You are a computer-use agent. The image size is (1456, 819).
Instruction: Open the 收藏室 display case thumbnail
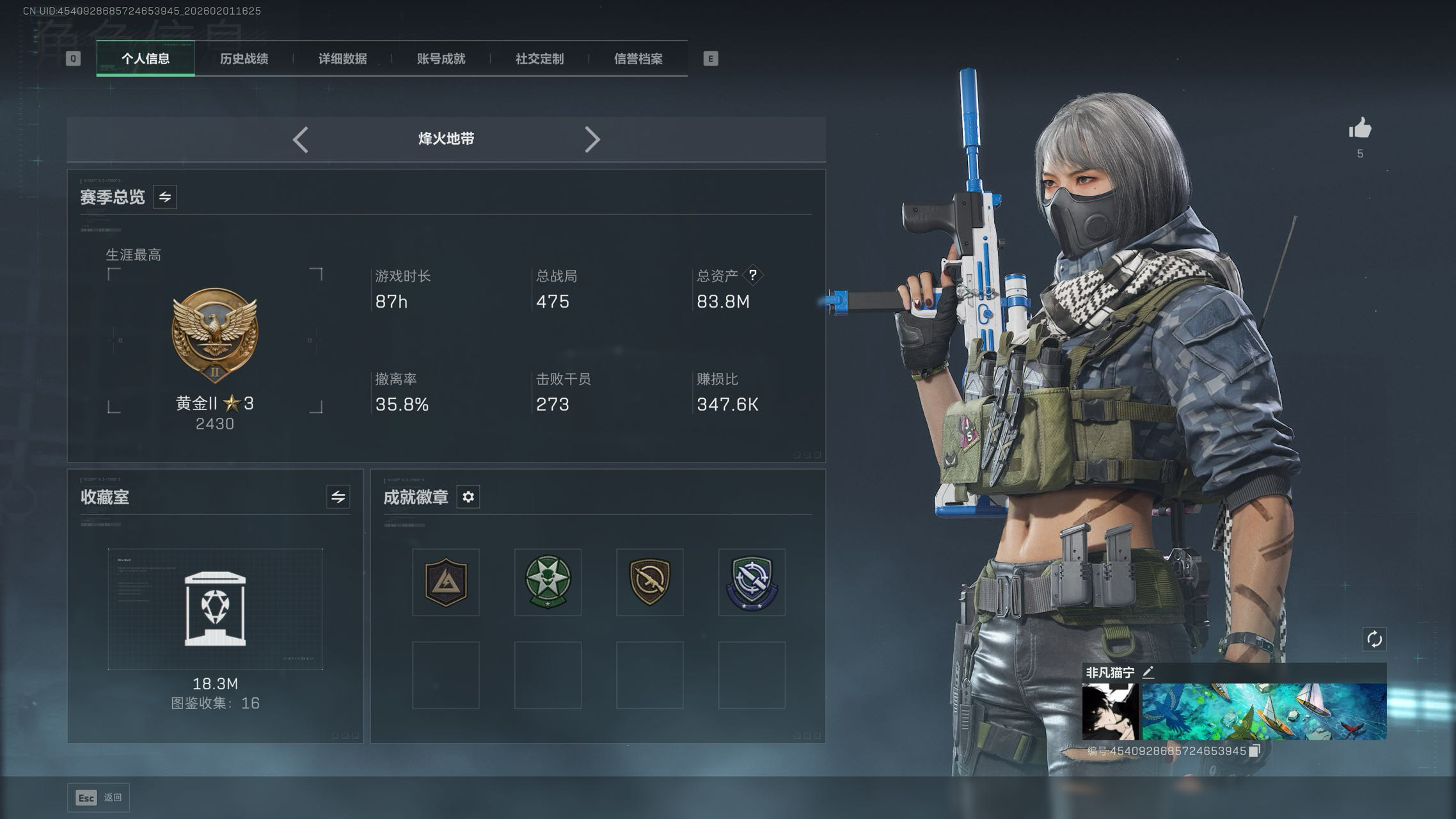click(215, 608)
